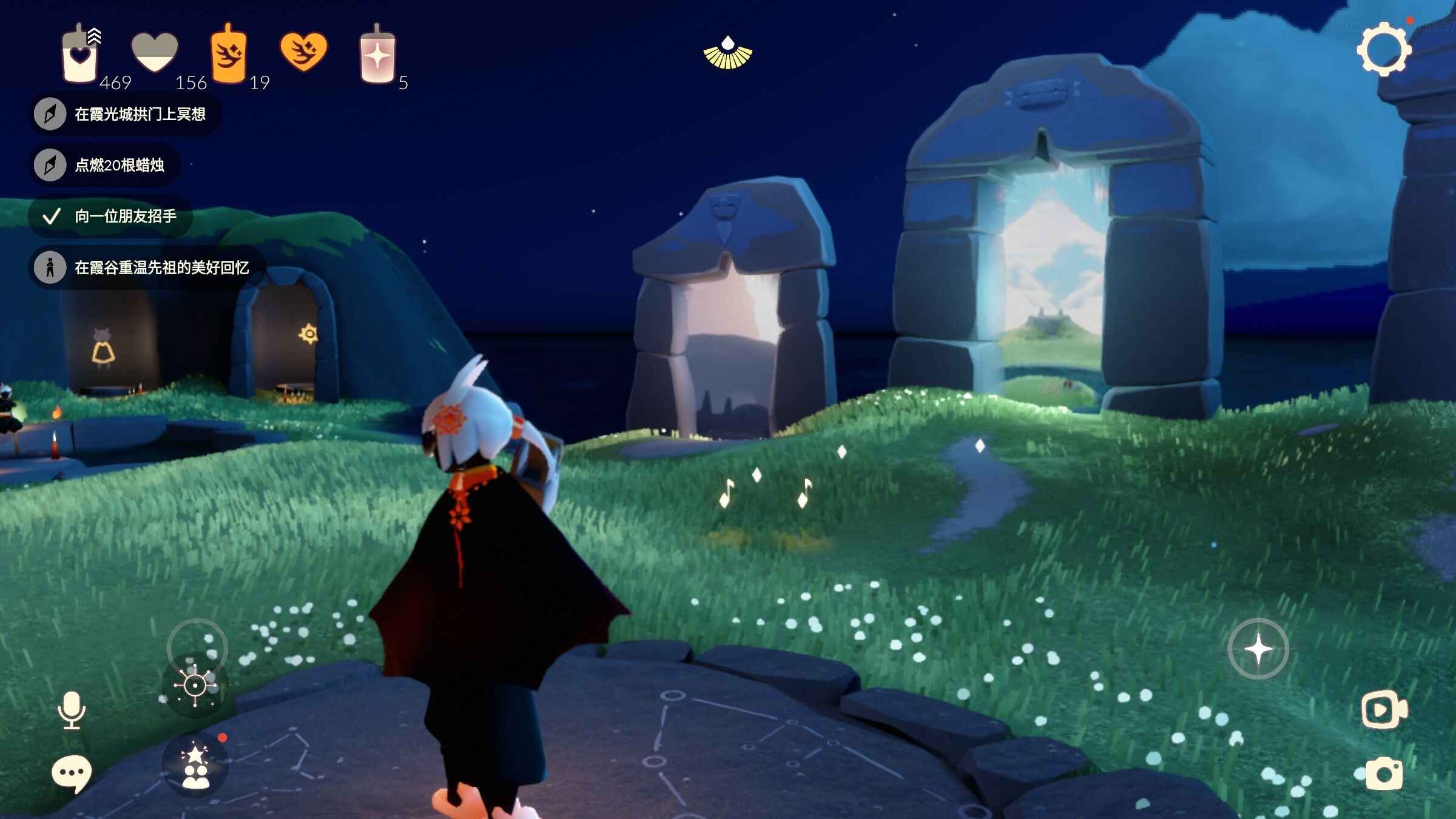1456x819 pixels.
Task: Toggle the microphone voice chat
Action: pyautogui.click(x=72, y=710)
